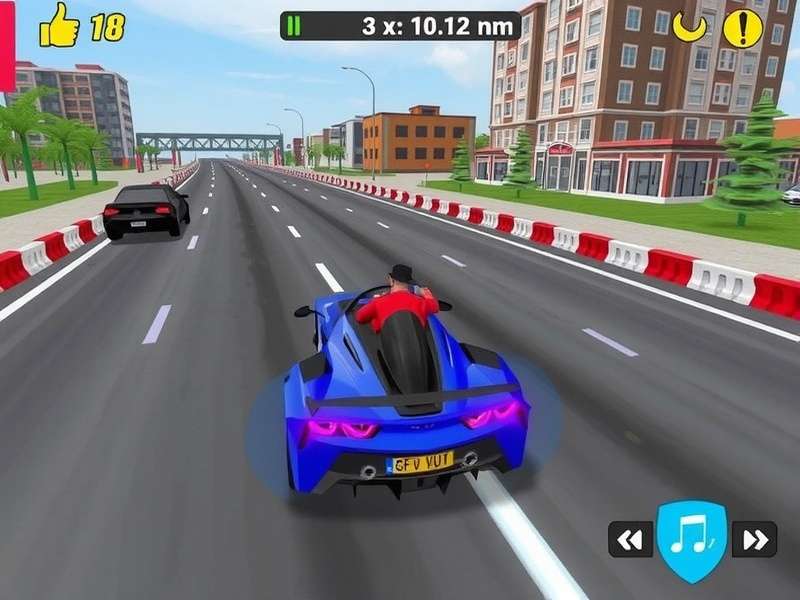
Task: Click the yellow crescent moon icon
Action: coord(690,27)
